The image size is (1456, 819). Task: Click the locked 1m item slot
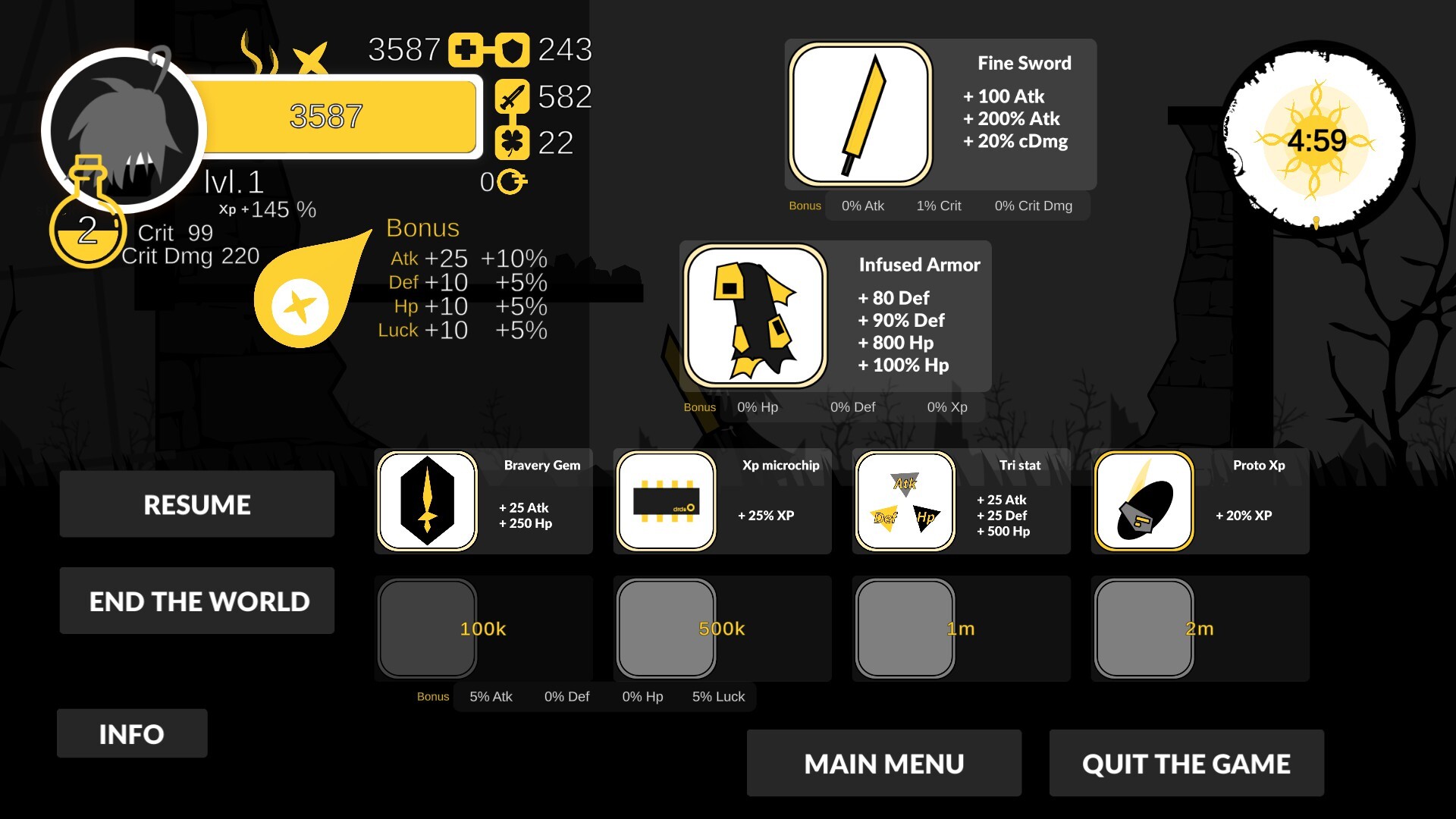tap(905, 629)
